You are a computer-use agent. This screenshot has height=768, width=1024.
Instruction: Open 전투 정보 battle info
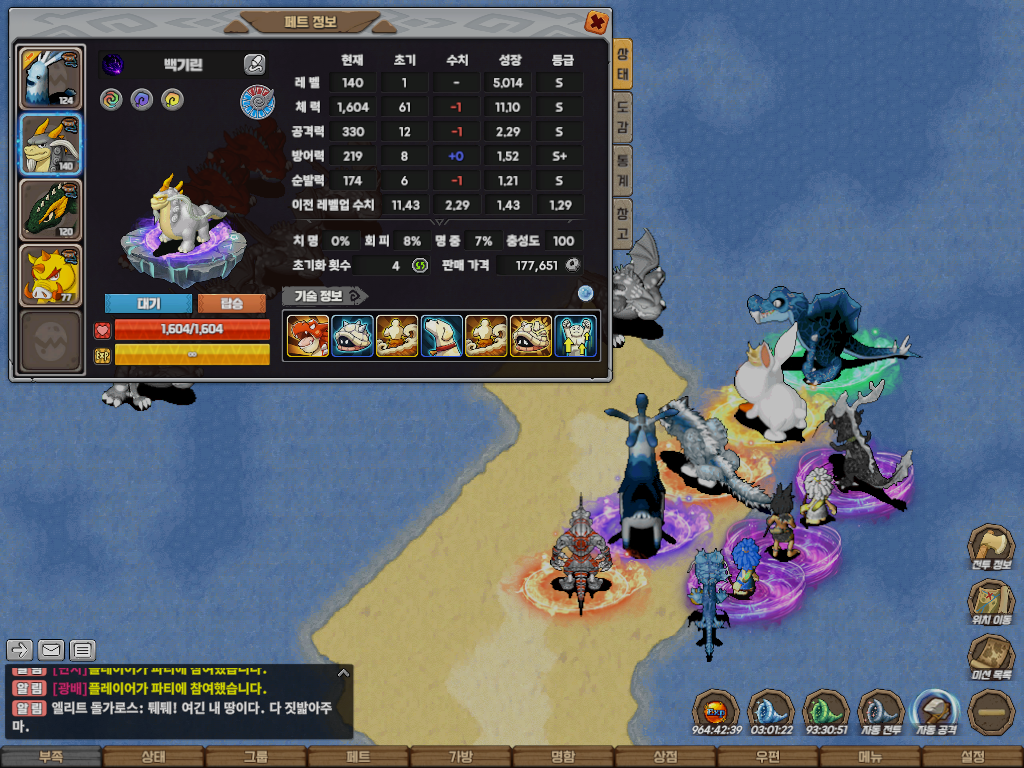point(990,548)
